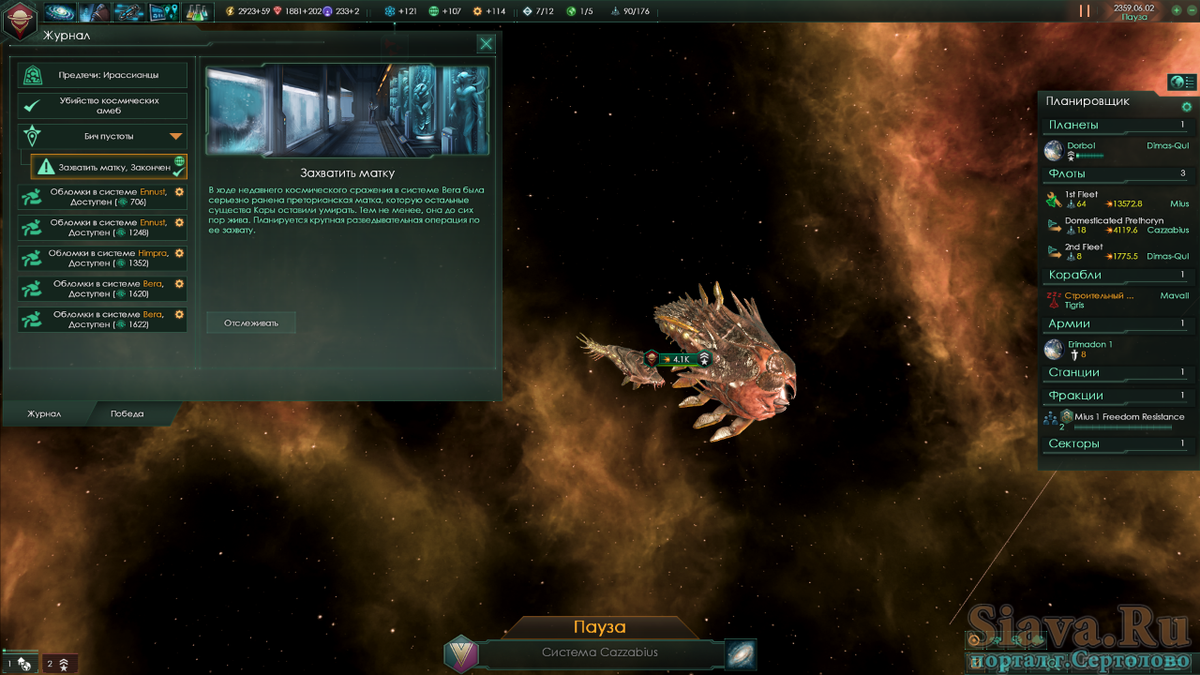Increase game speed with the plus button
Screen dimensions: 1200x675
1176,11
